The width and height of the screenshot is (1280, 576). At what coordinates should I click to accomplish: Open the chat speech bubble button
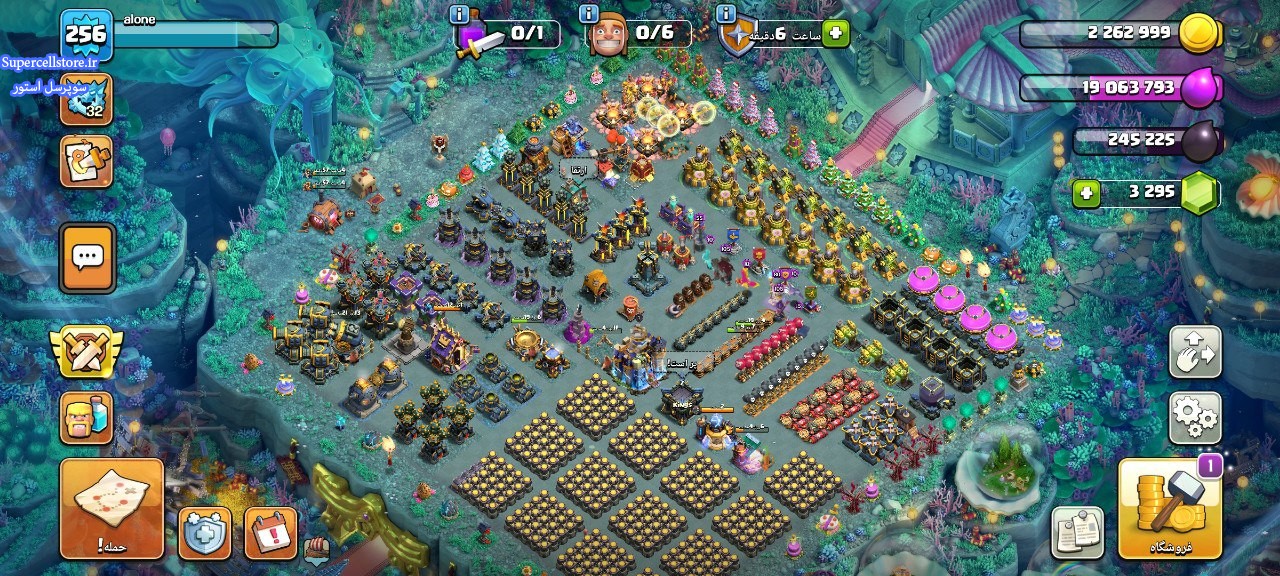[x=87, y=257]
